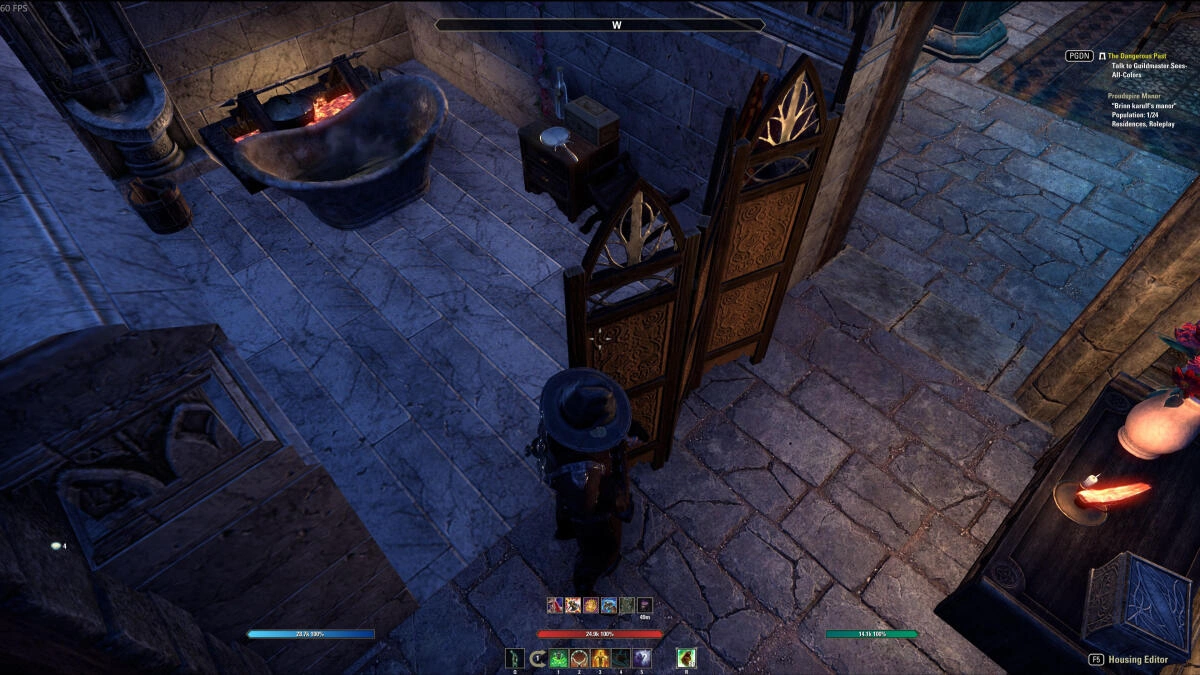This screenshot has width=1200, height=675.
Task: Inspect the blue creature buff icon
Action: (x=609, y=605)
